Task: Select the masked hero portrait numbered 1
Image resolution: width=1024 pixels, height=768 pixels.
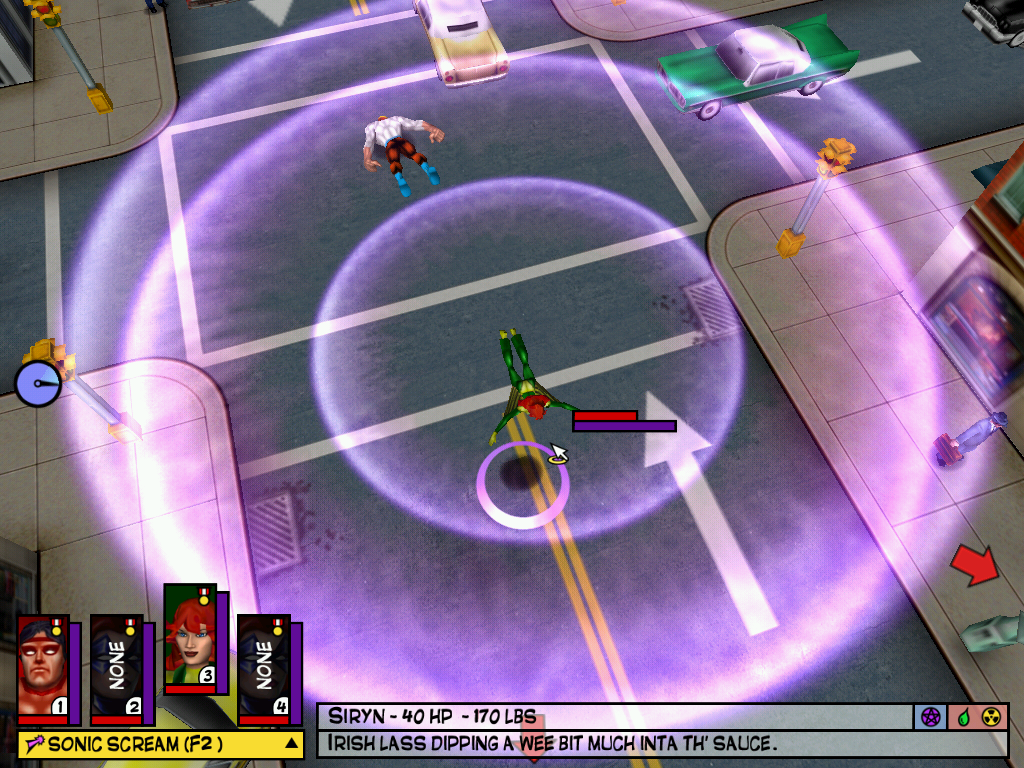Action: click(42, 666)
